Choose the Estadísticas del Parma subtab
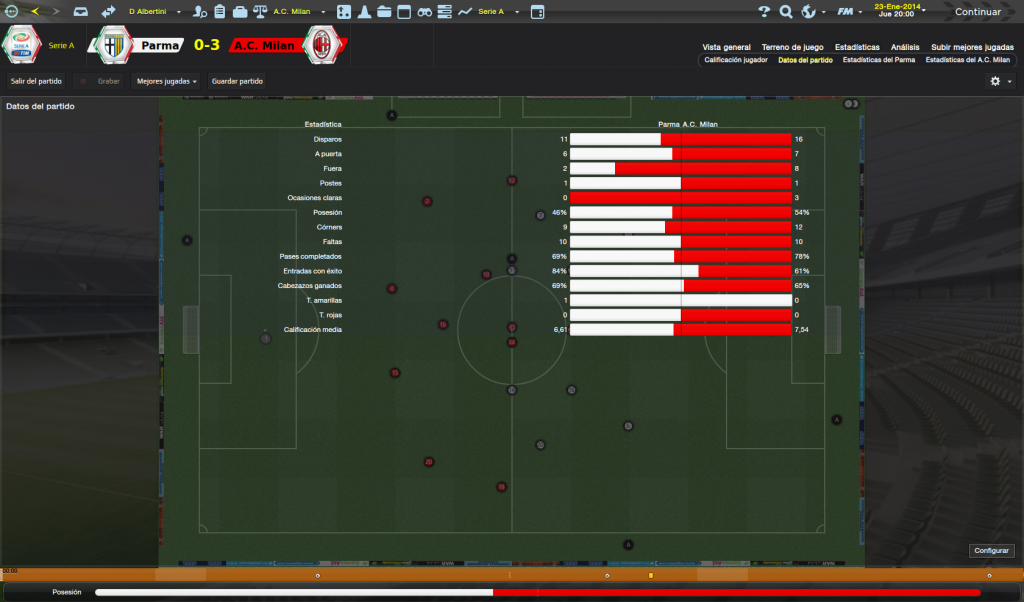 [879, 60]
